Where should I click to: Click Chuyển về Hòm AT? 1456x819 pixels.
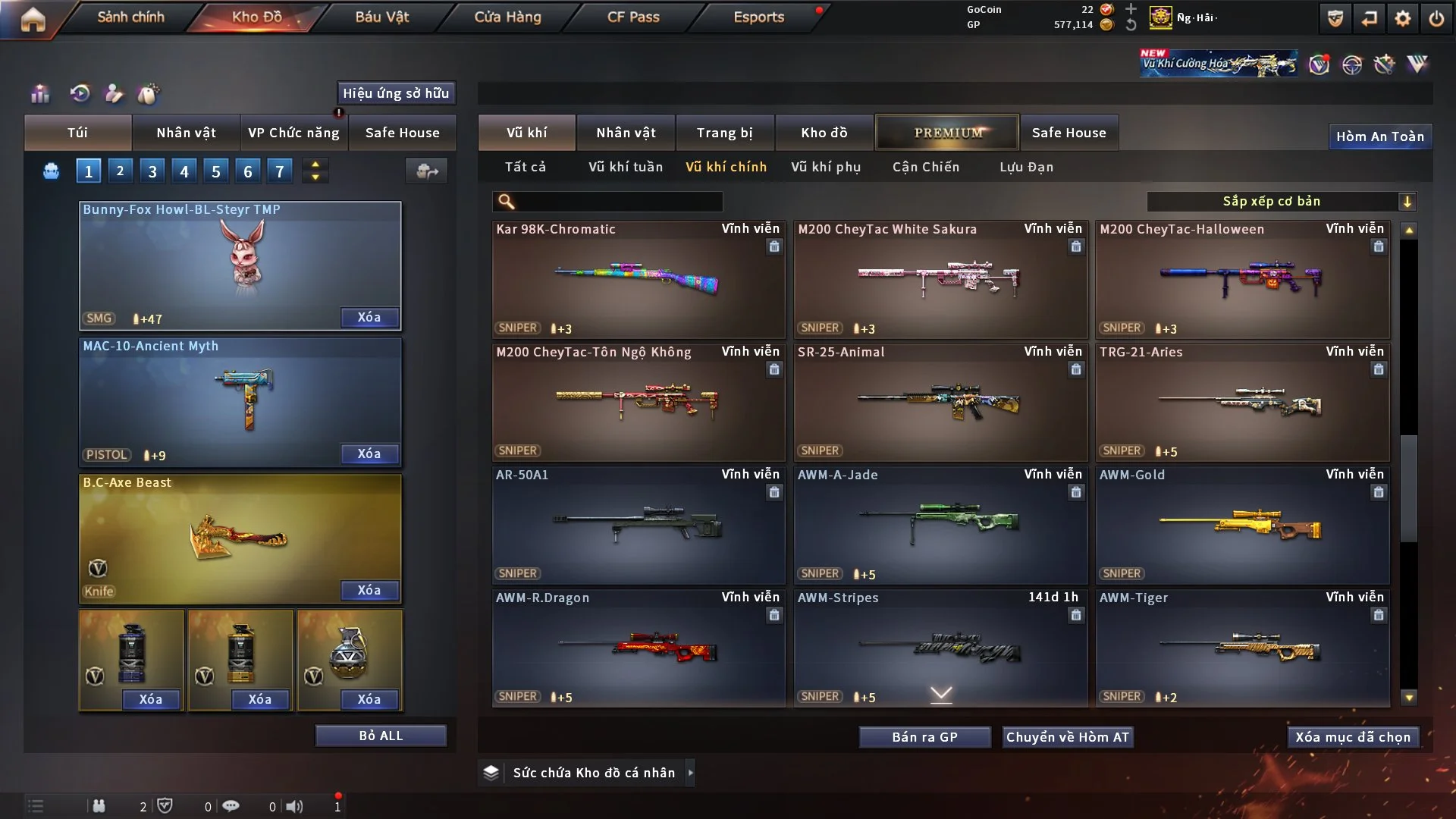click(1068, 737)
